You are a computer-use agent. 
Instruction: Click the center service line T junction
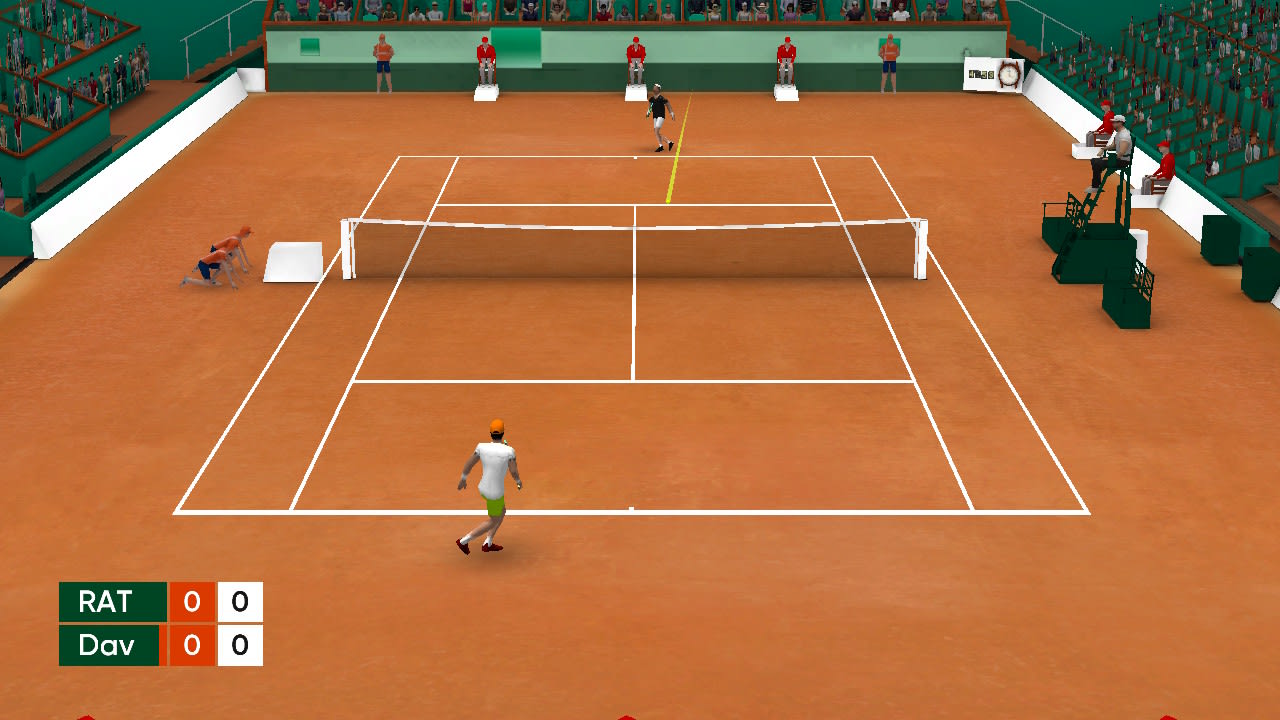[633, 380]
